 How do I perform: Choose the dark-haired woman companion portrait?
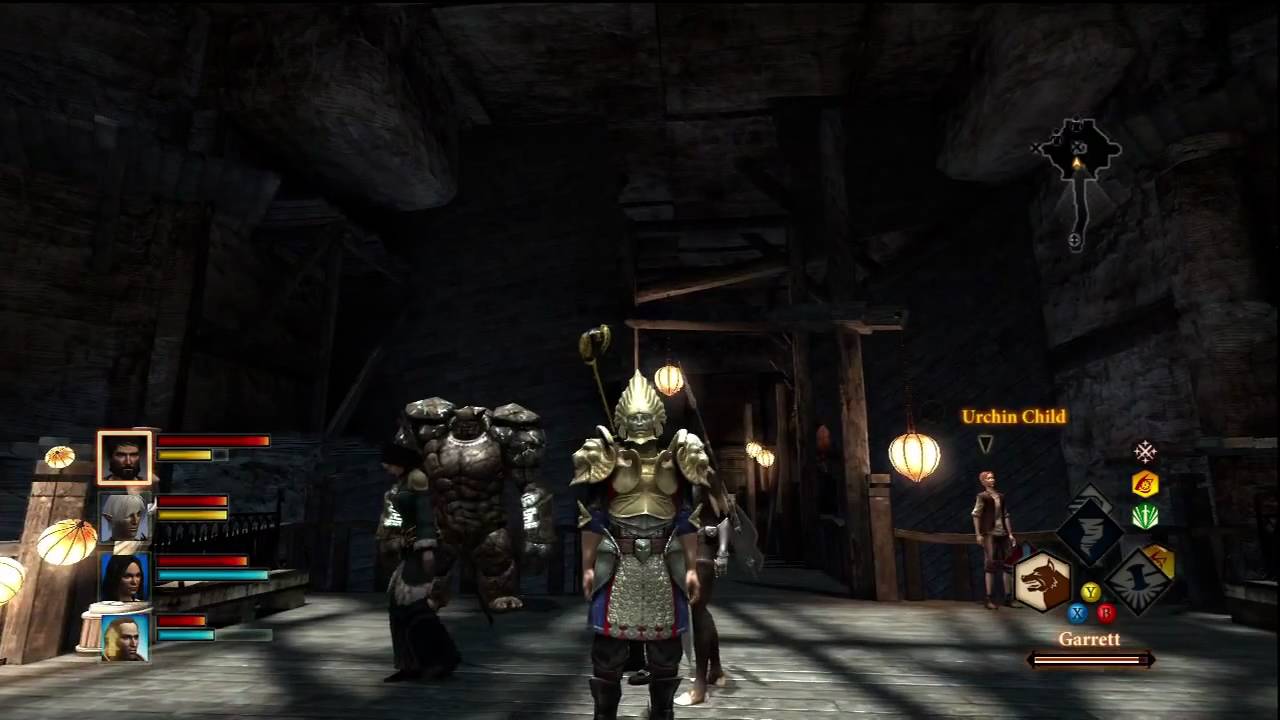click(125, 577)
